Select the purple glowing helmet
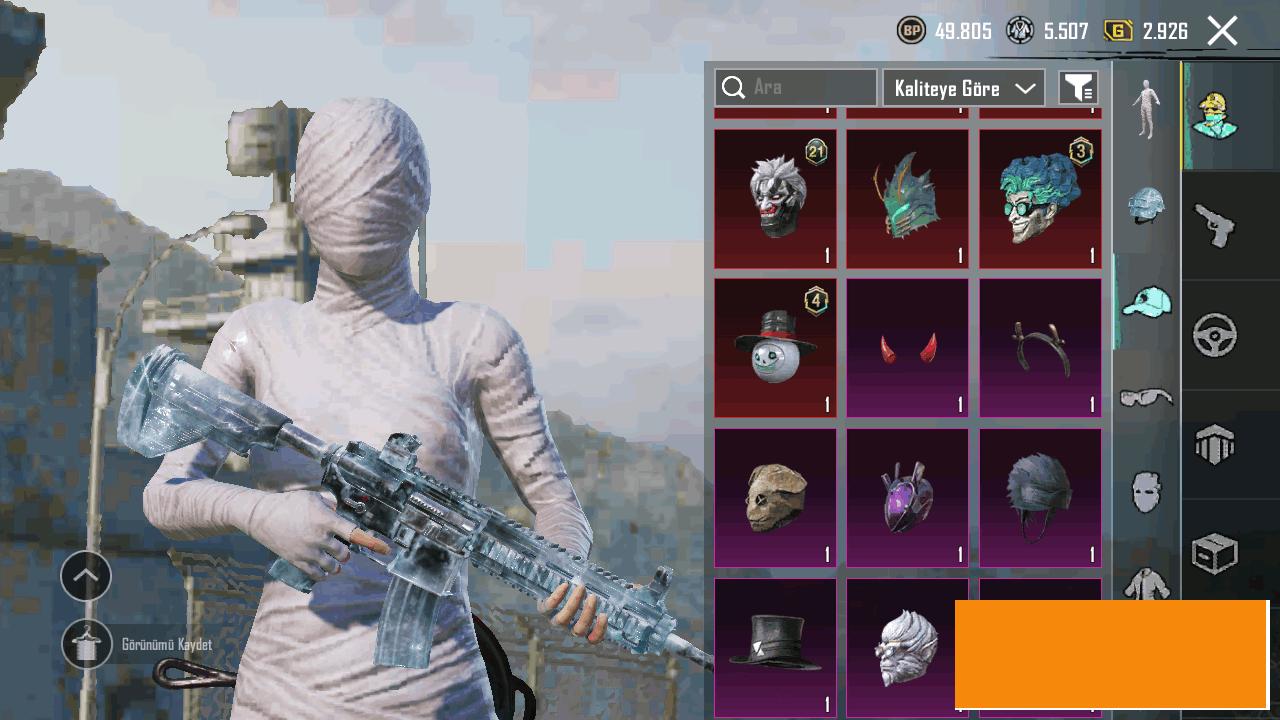Viewport: 1280px width, 720px height. 907,497
